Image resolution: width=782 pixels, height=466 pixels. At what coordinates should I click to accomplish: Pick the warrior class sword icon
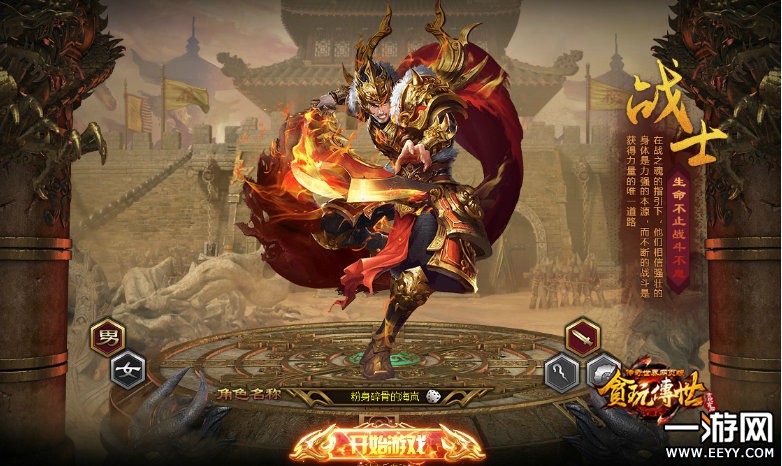pyautogui.click(x=582, y=337)
